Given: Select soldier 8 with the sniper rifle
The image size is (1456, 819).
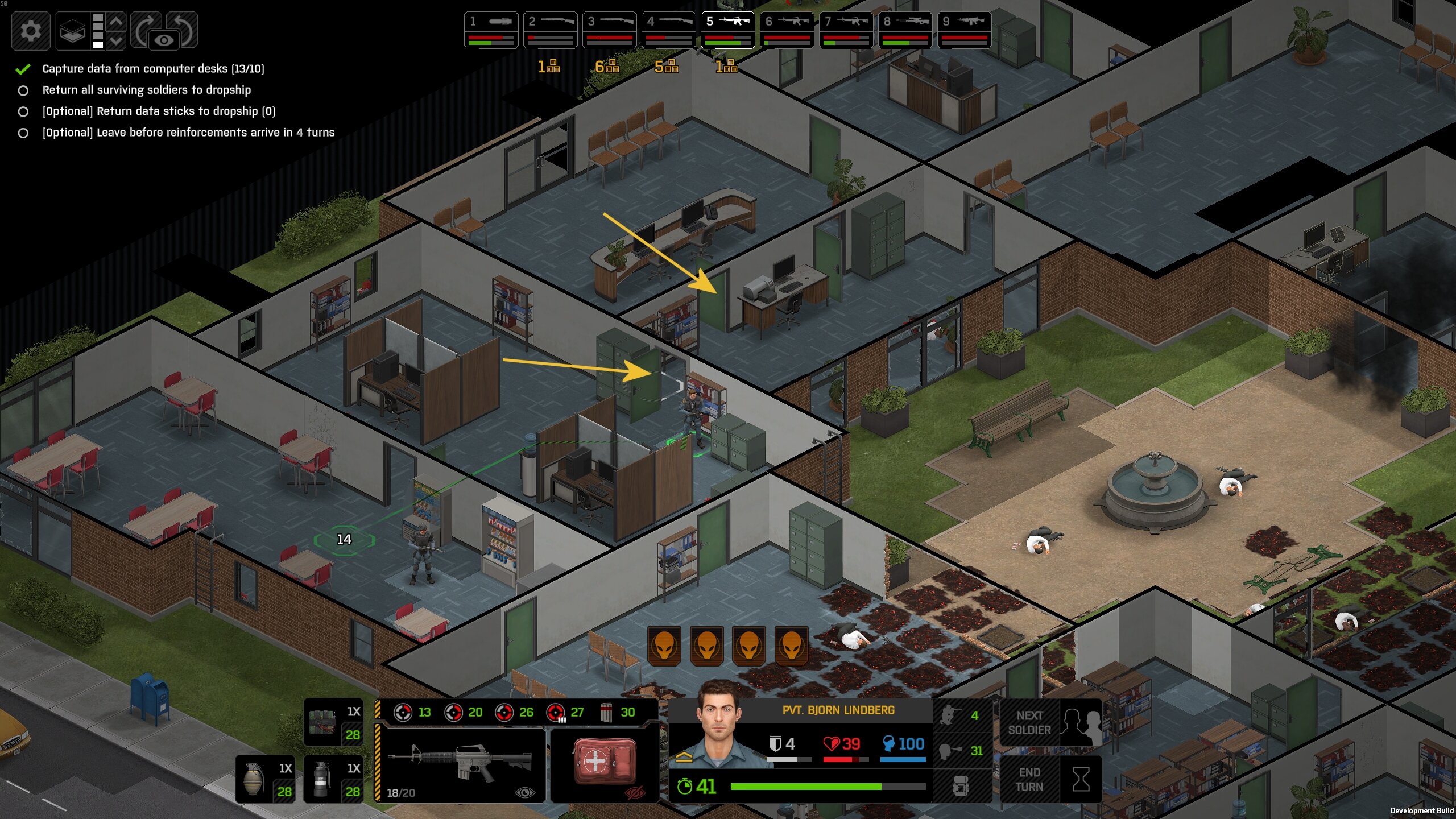Looking at the screenshot, I should tap(905, 30).
